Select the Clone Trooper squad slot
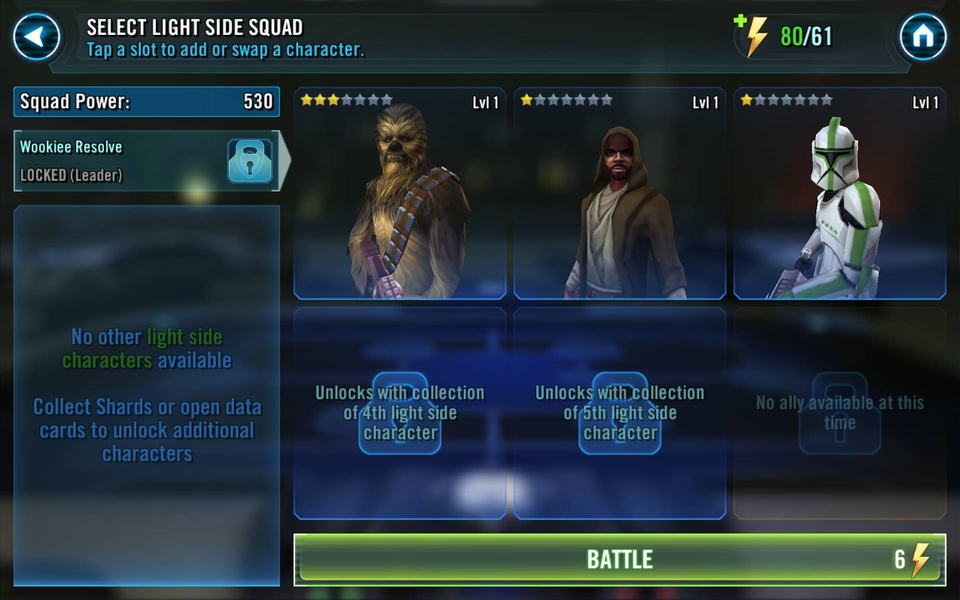This screenshot has width=960, height=600. (839, 194)
